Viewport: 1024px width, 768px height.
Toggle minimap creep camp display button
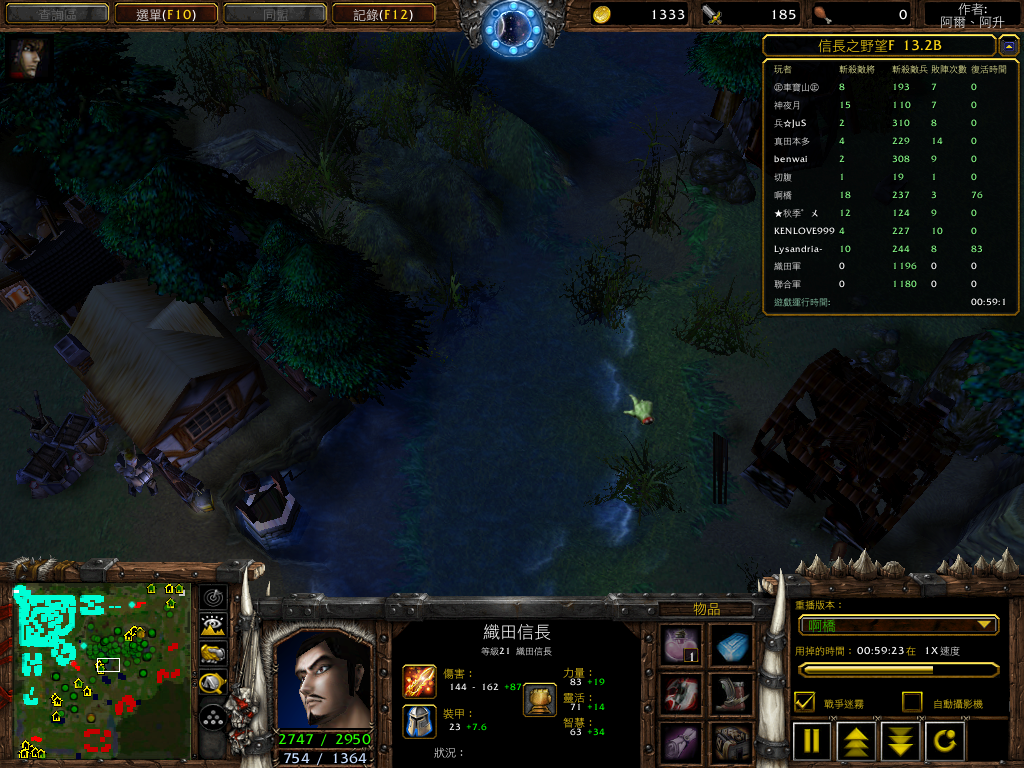(x=212, y=683)
